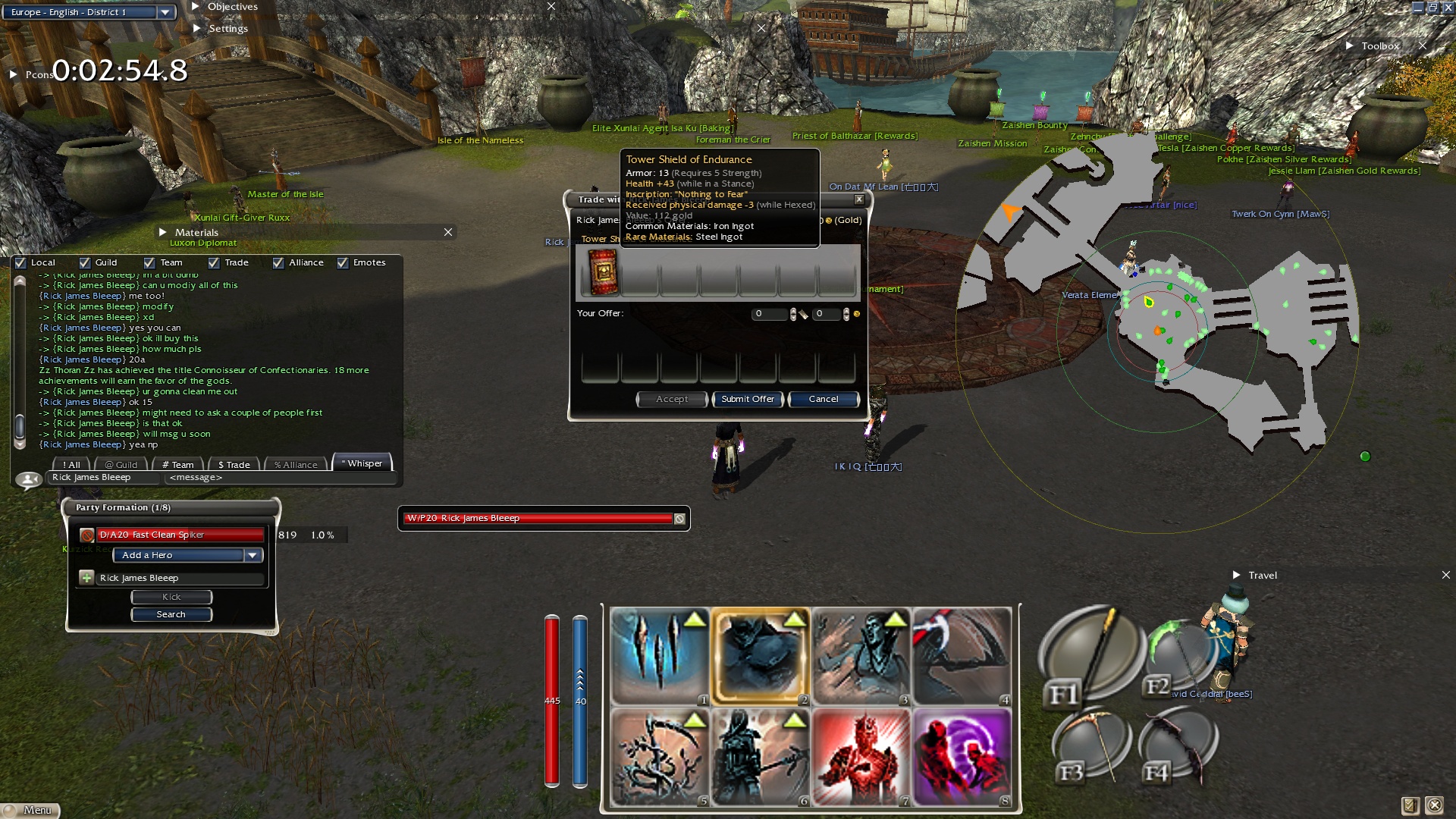Close the trade window

(x=859, y=199)
